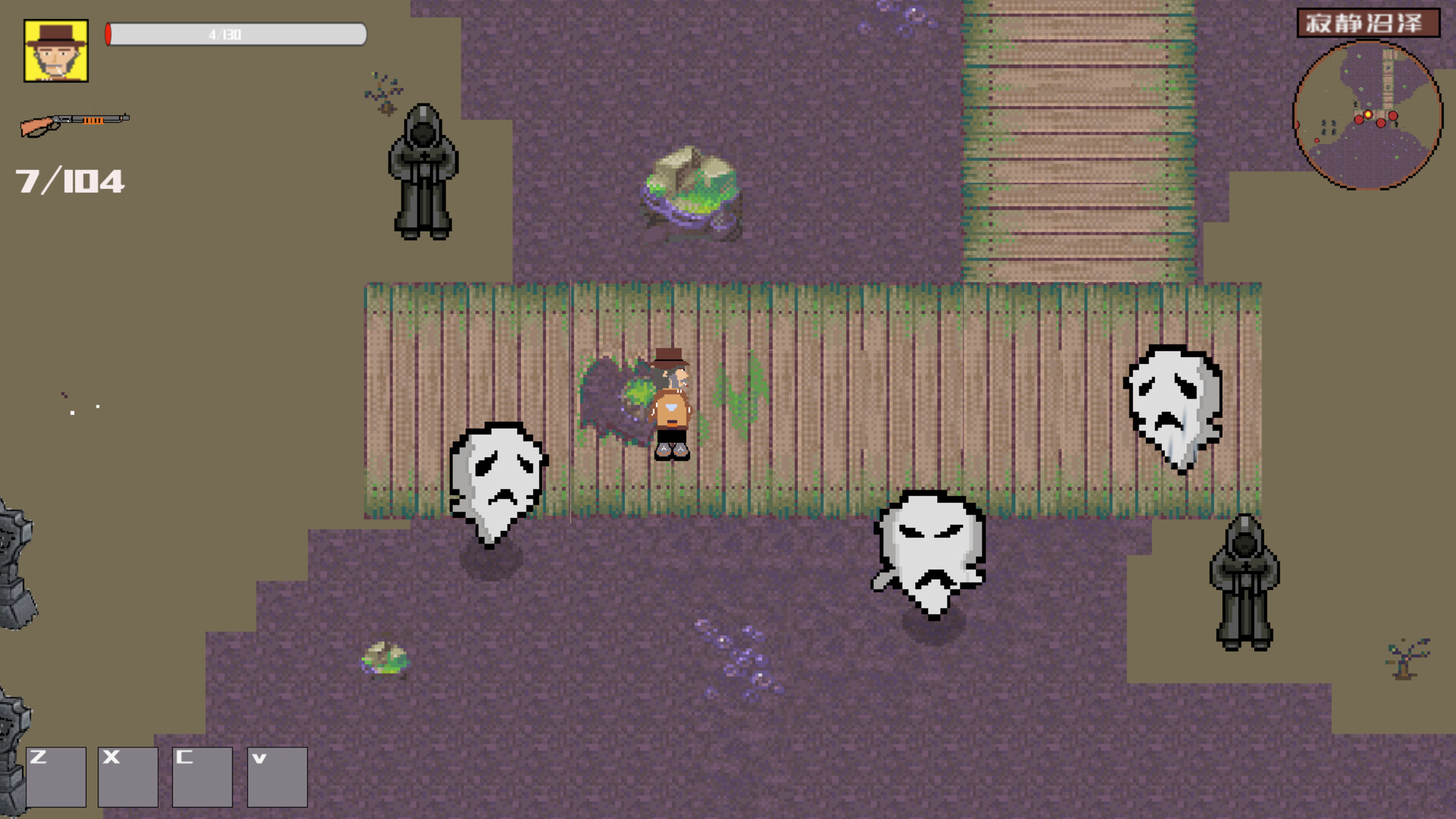Toggle the X skill slot
This screenshot has height=819, width=1456.
pyautogui.click(x=128, y=777)
